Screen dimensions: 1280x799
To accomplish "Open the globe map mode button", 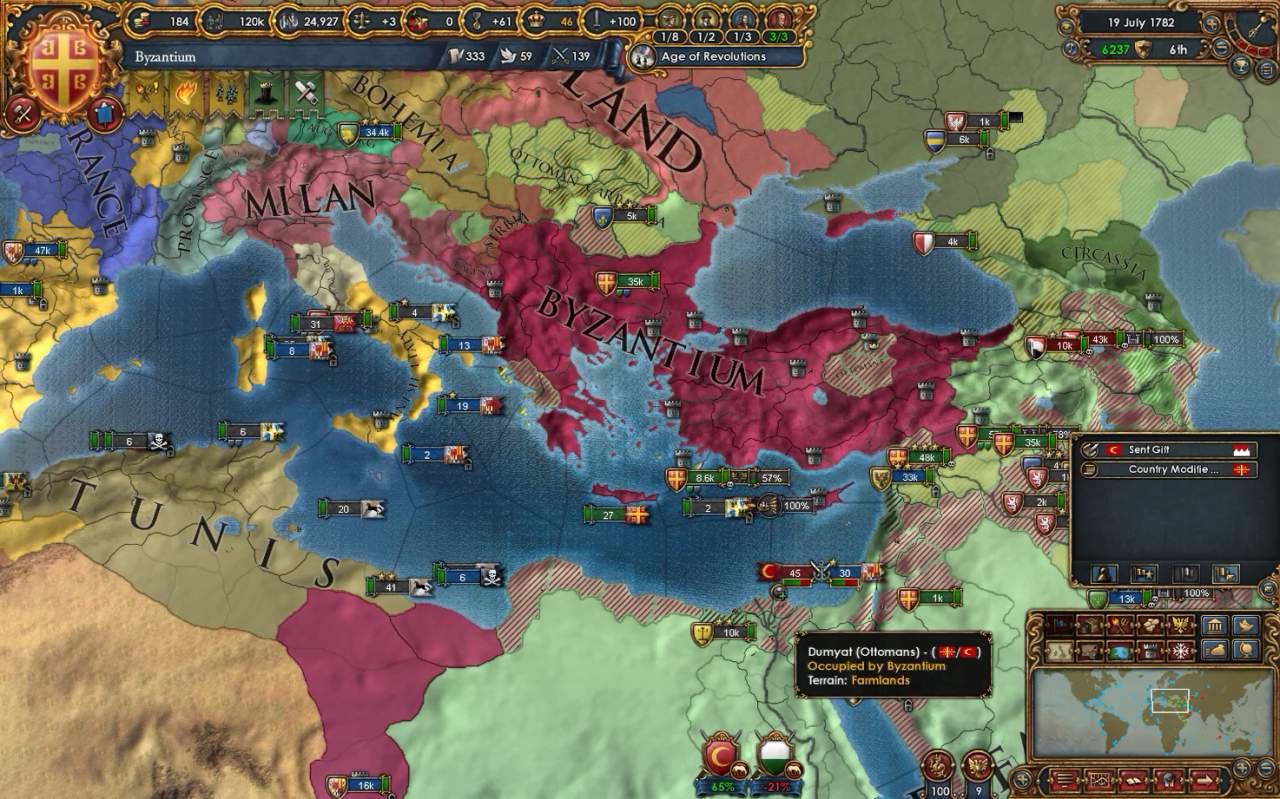I will pyautogui.click(x=1120, y=651).
